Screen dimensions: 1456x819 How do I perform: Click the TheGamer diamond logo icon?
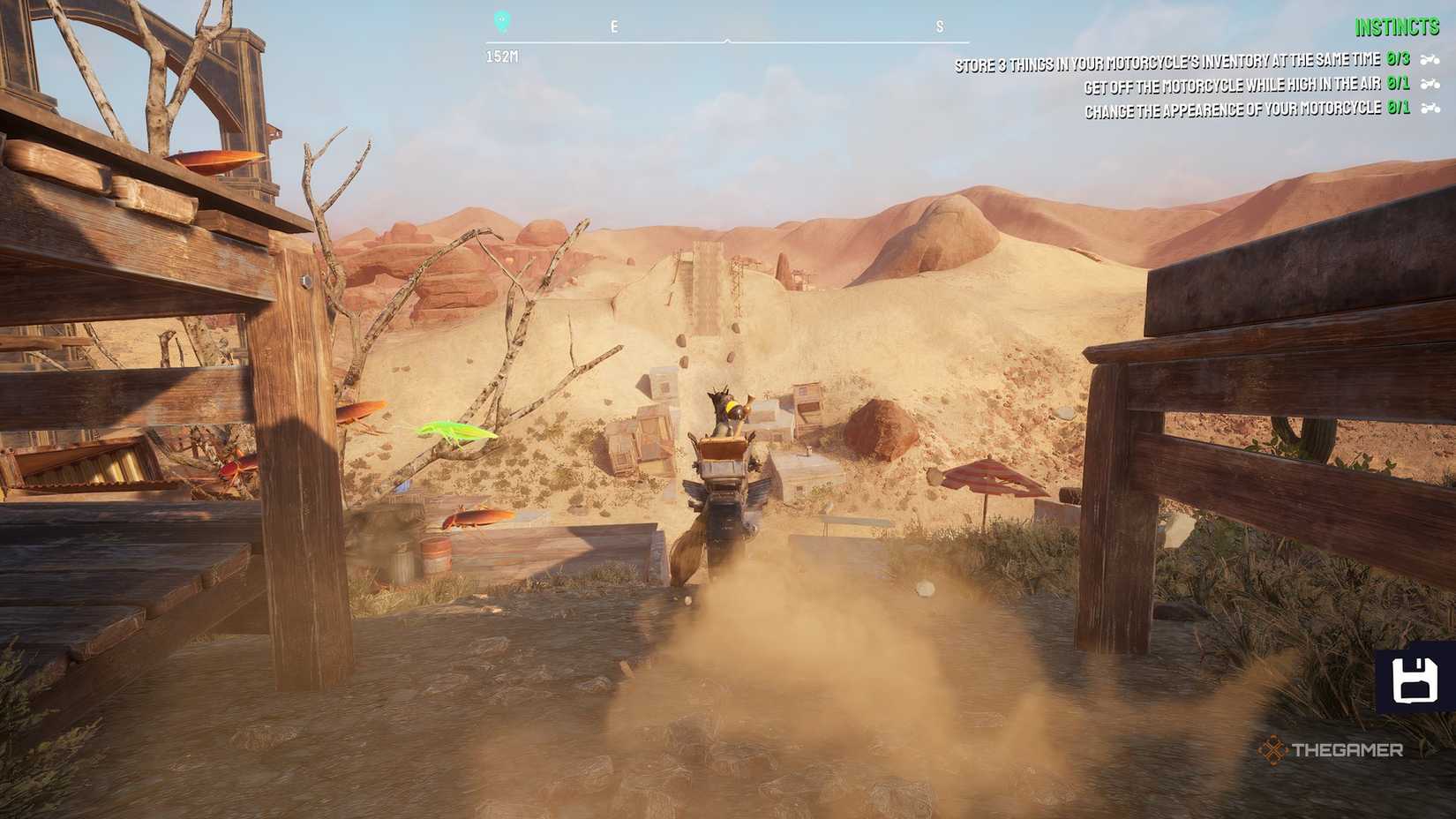(x=1272, y=751)
